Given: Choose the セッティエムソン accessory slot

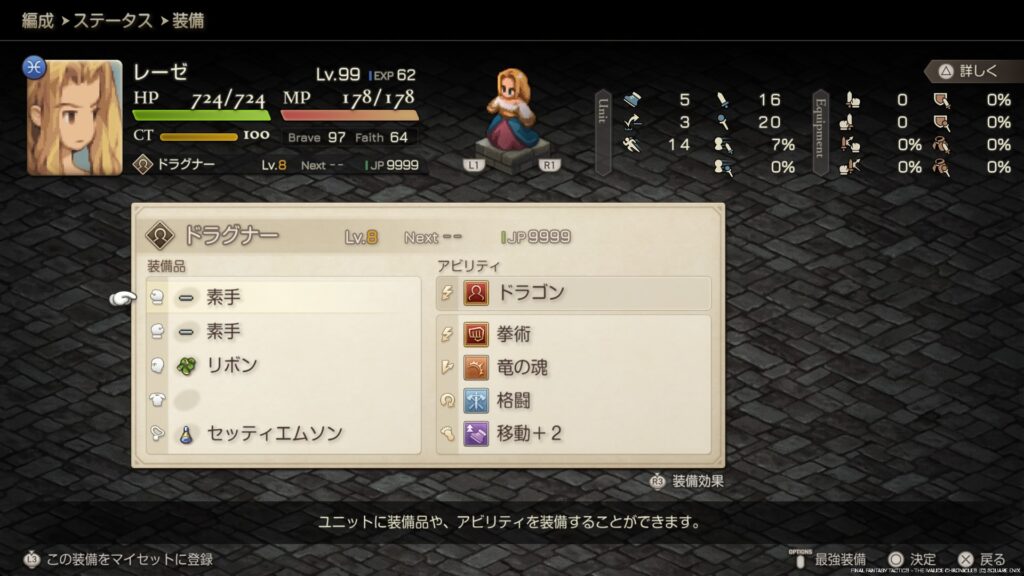Looking at the screenshot, I should 283,434.
